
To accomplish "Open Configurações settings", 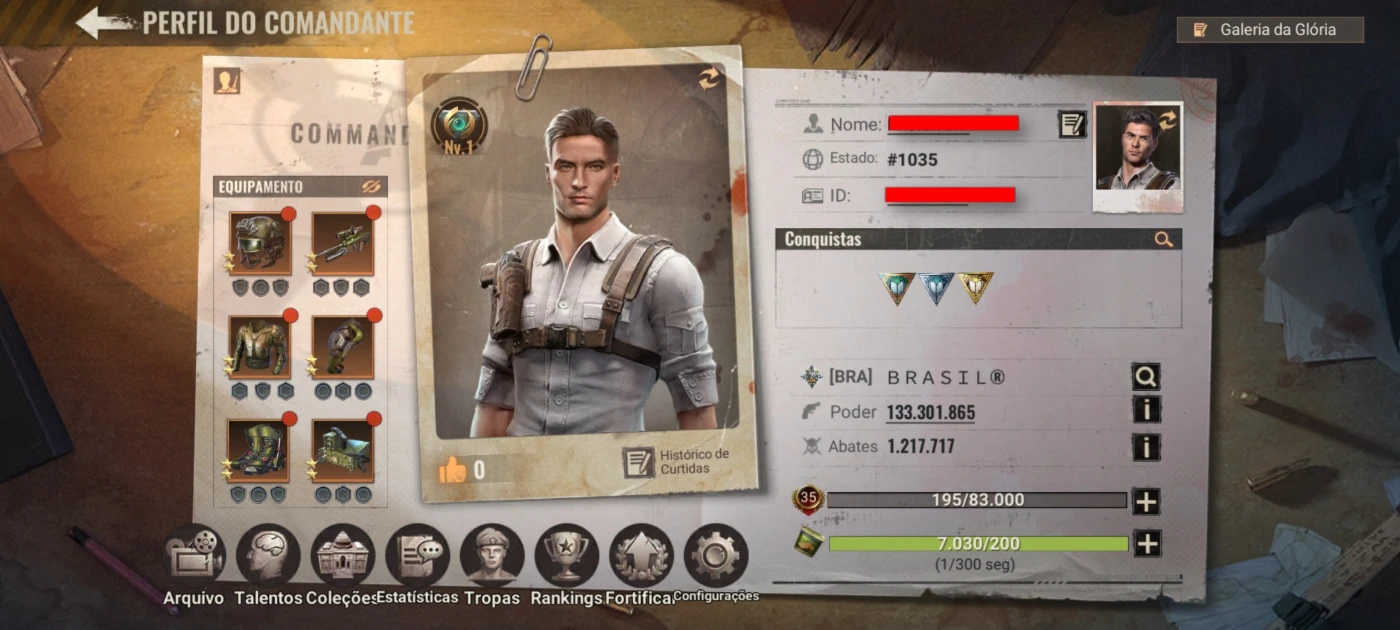I will click(x=716, y=558).
